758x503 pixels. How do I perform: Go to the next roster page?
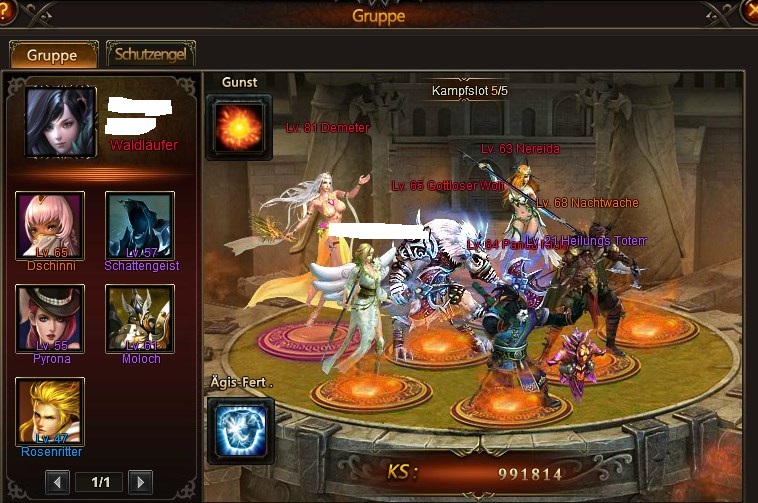(x=140, y=482)
